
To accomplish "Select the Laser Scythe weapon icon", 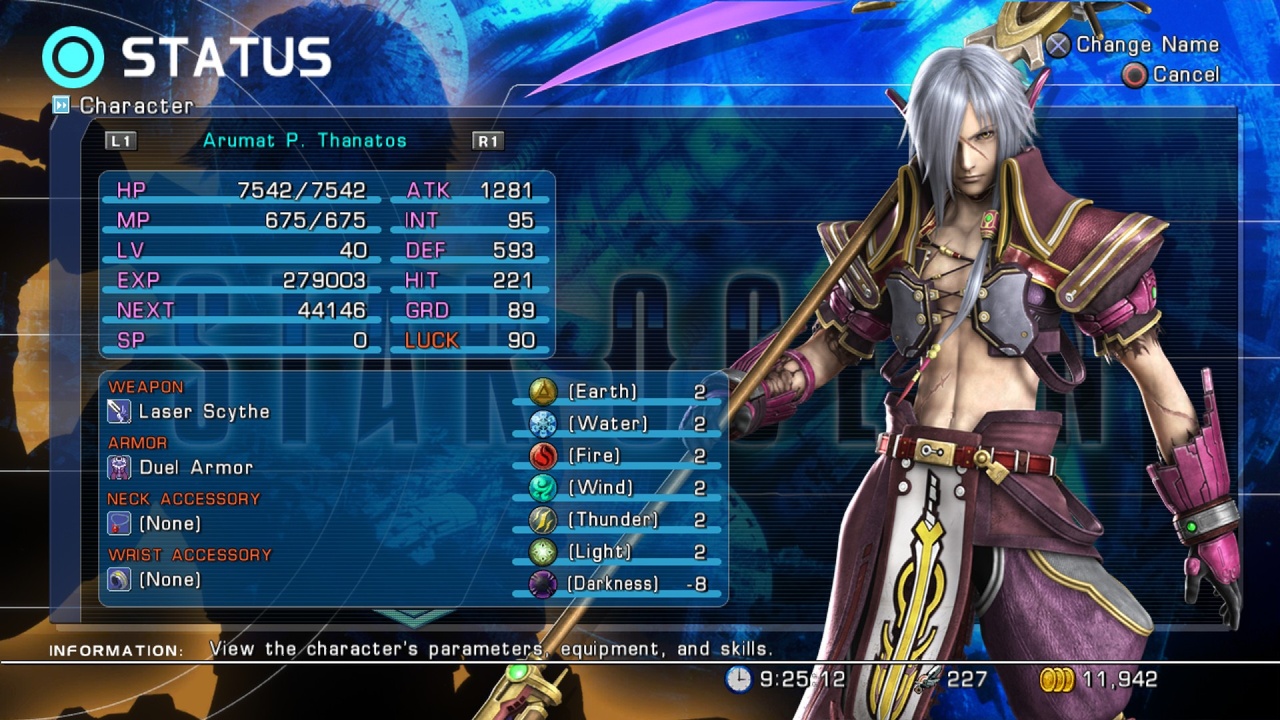I will coord(117,411).
